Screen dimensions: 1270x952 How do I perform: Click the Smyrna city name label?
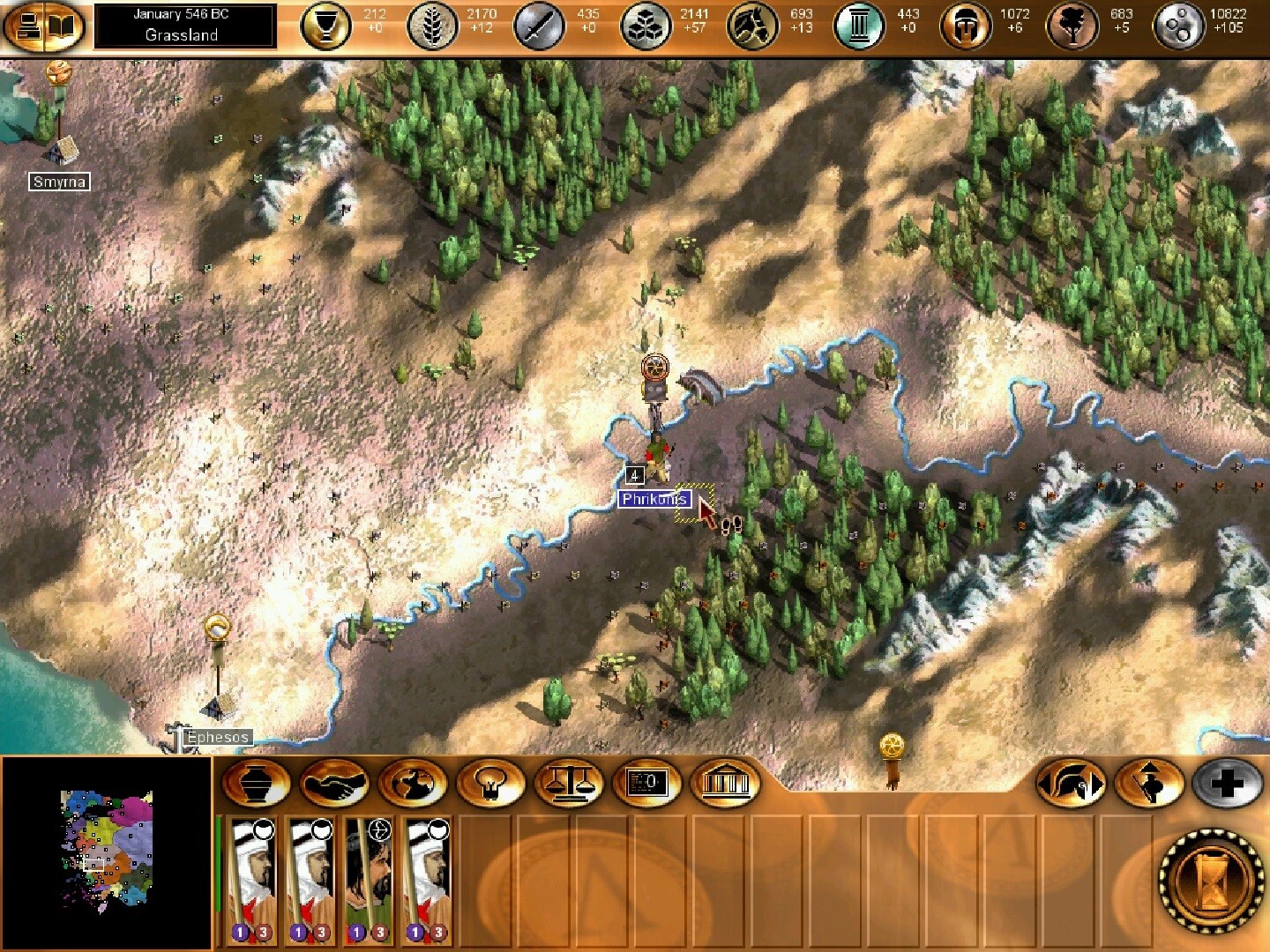click(59, 181)
